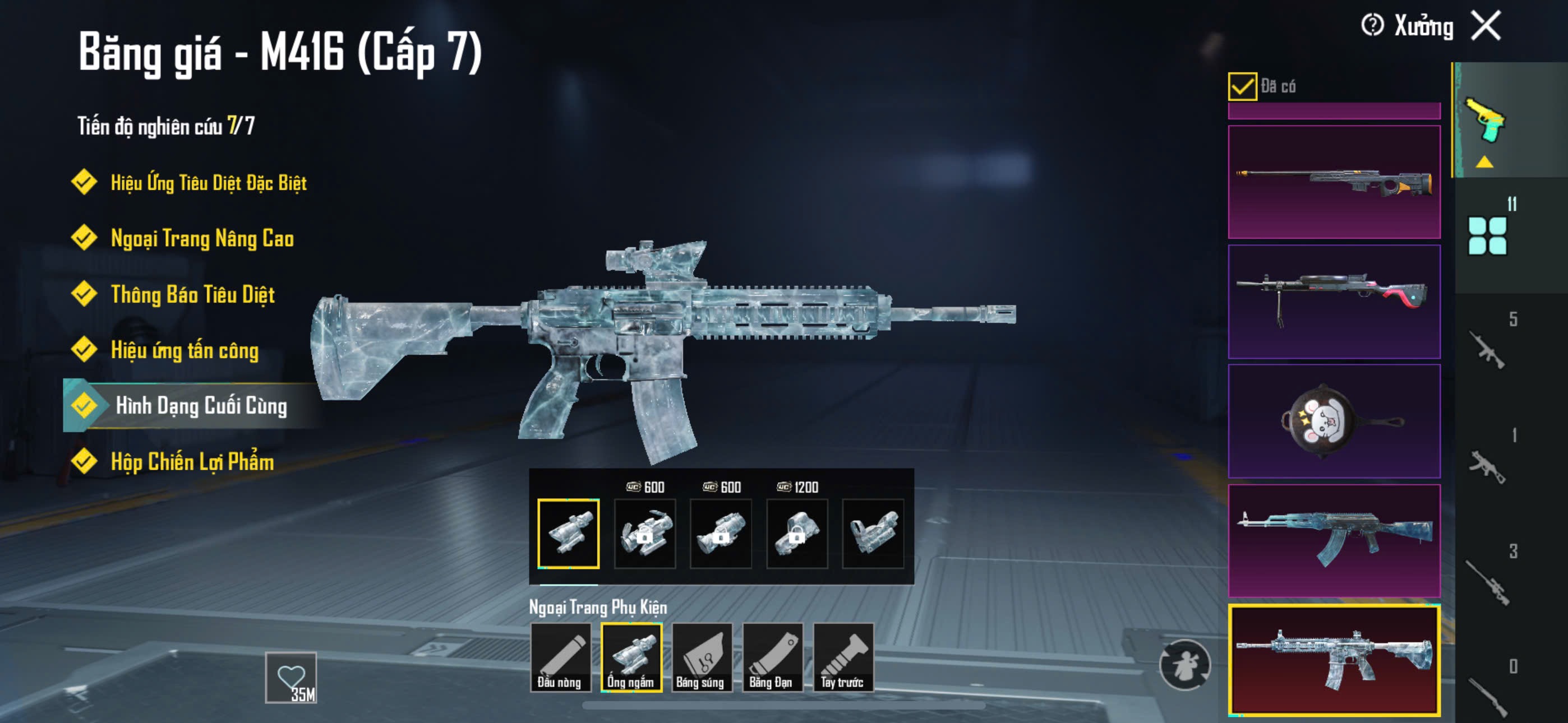Select the AKM glacier skin thumbnail
Screen dimensions: 1568x723
point(1334,540)
